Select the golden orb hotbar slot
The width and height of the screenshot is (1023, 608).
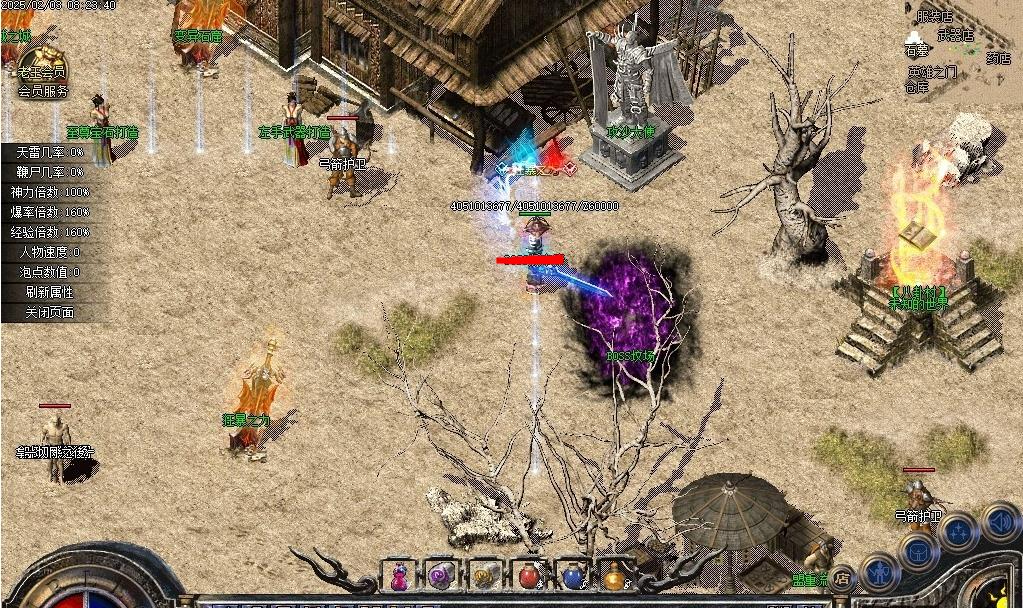[614, 577]
